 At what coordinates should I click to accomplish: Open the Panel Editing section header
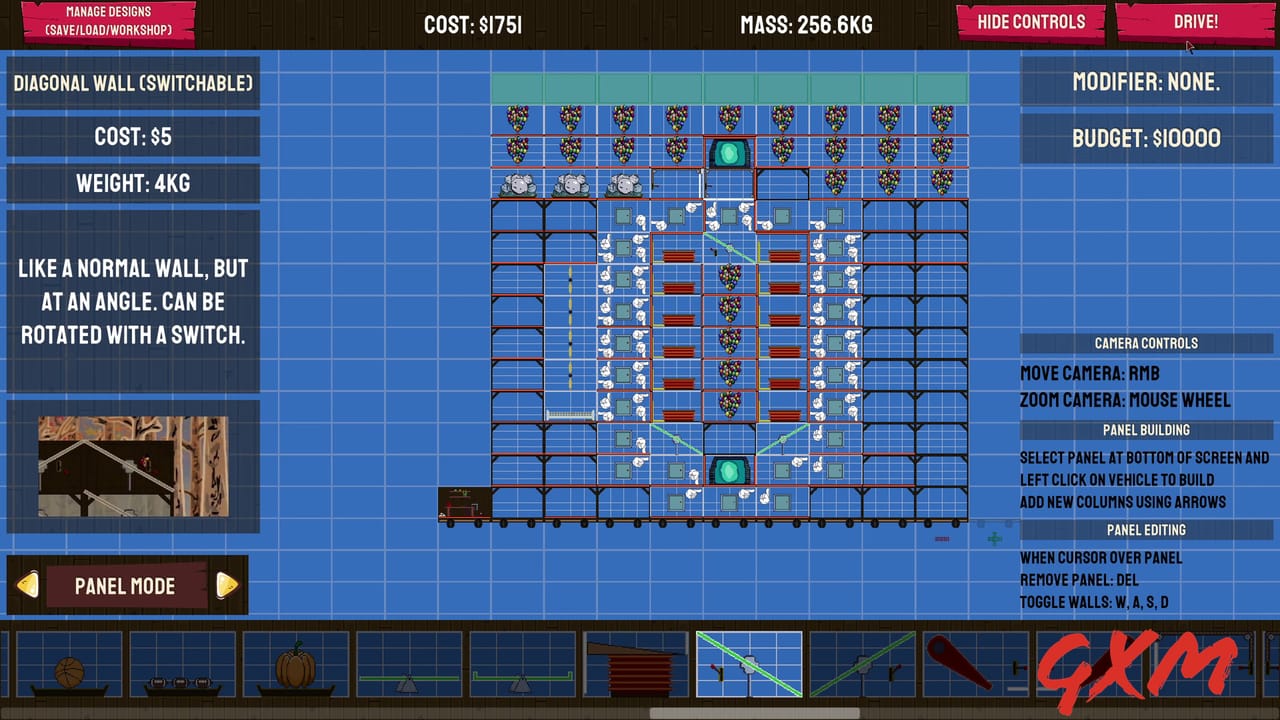coord(1146,530)
